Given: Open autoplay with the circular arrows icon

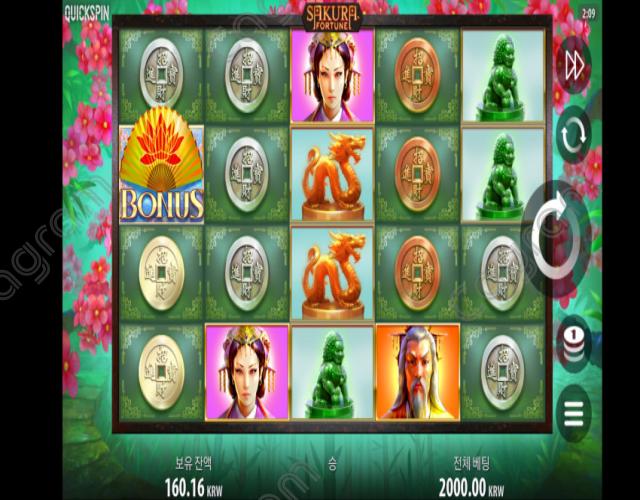Looking at the screenshot, I should tap(574, 137).
